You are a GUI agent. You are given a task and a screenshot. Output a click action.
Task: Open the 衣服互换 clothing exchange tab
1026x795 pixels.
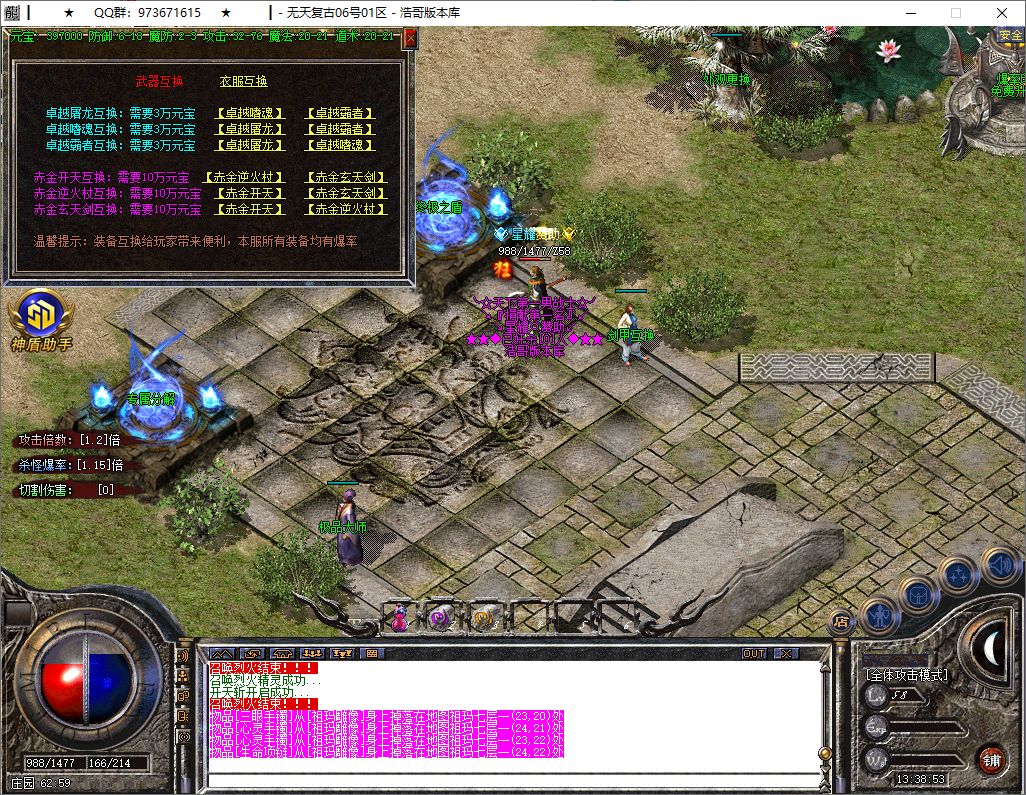[244, 82]
